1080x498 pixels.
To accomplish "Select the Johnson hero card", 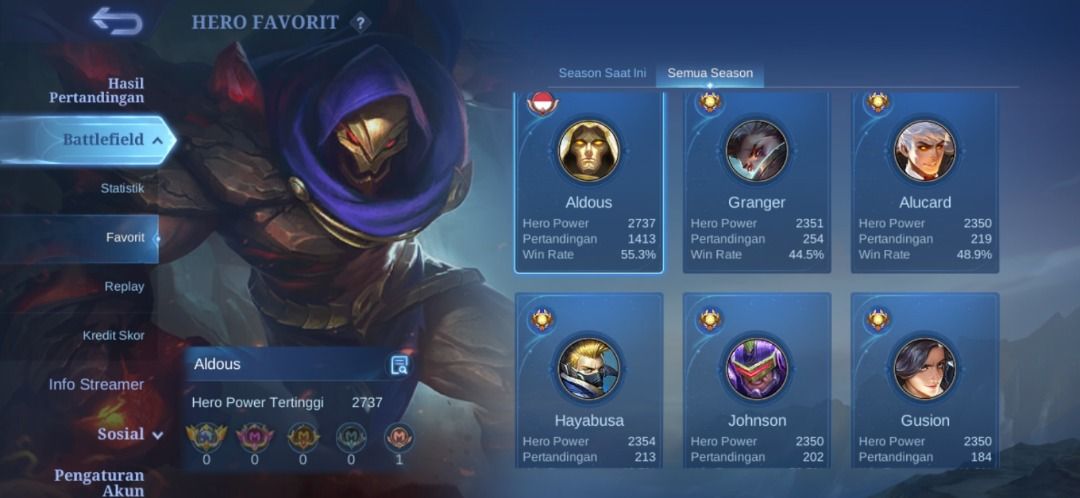I will click(x=757, y=381).
